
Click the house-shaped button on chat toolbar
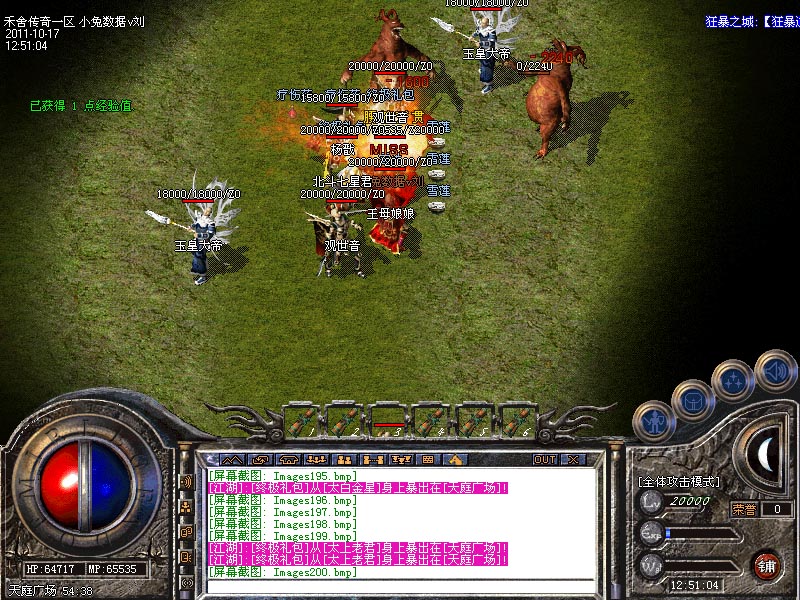click(454, 460)
